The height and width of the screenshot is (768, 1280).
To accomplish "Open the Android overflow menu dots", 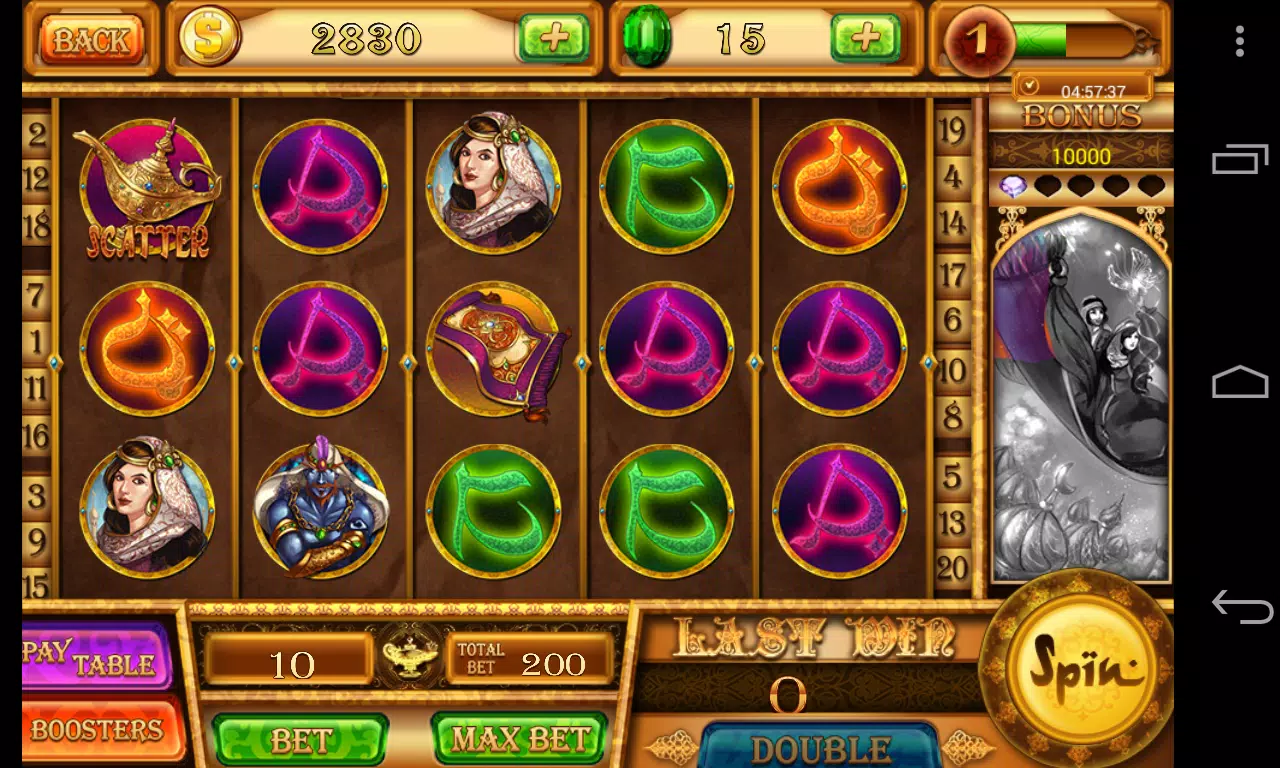I will pos(1240,41).
